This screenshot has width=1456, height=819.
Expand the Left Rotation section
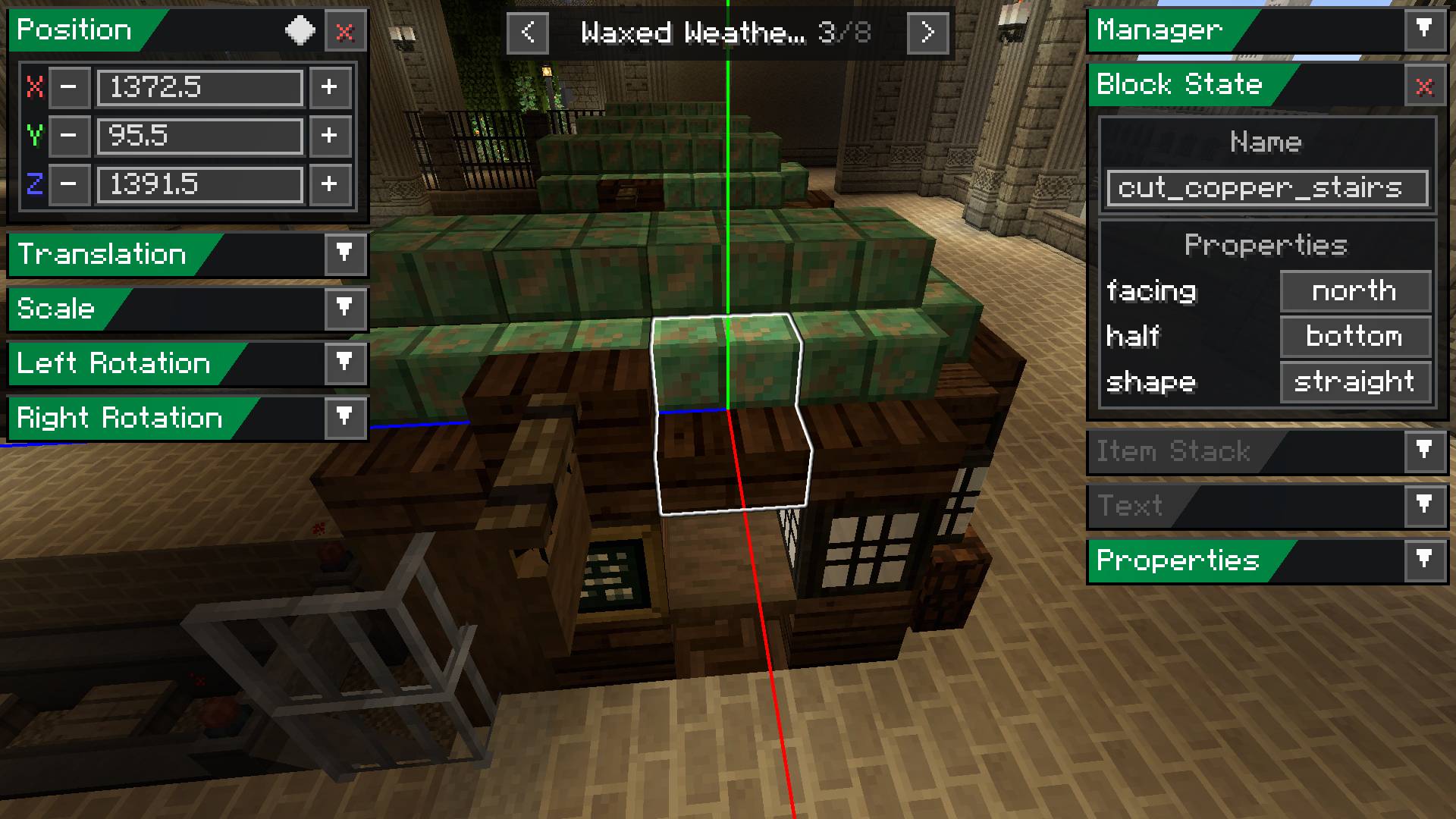(346, 364)
